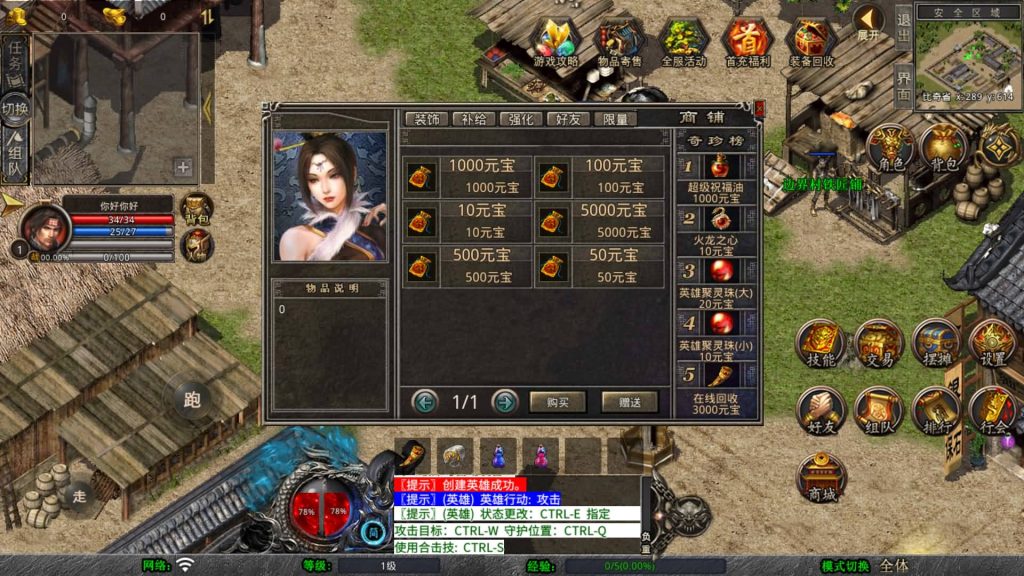Close the shop window
The height and width of the screenshot is (576, 1024).
point(759,108)
